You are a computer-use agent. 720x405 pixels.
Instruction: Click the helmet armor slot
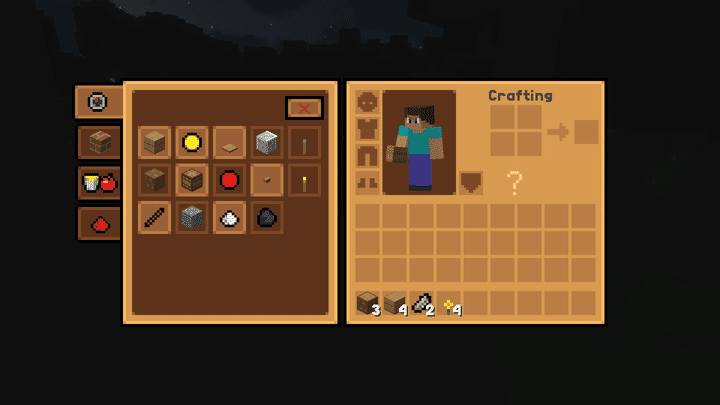click(x=368, y=103)
